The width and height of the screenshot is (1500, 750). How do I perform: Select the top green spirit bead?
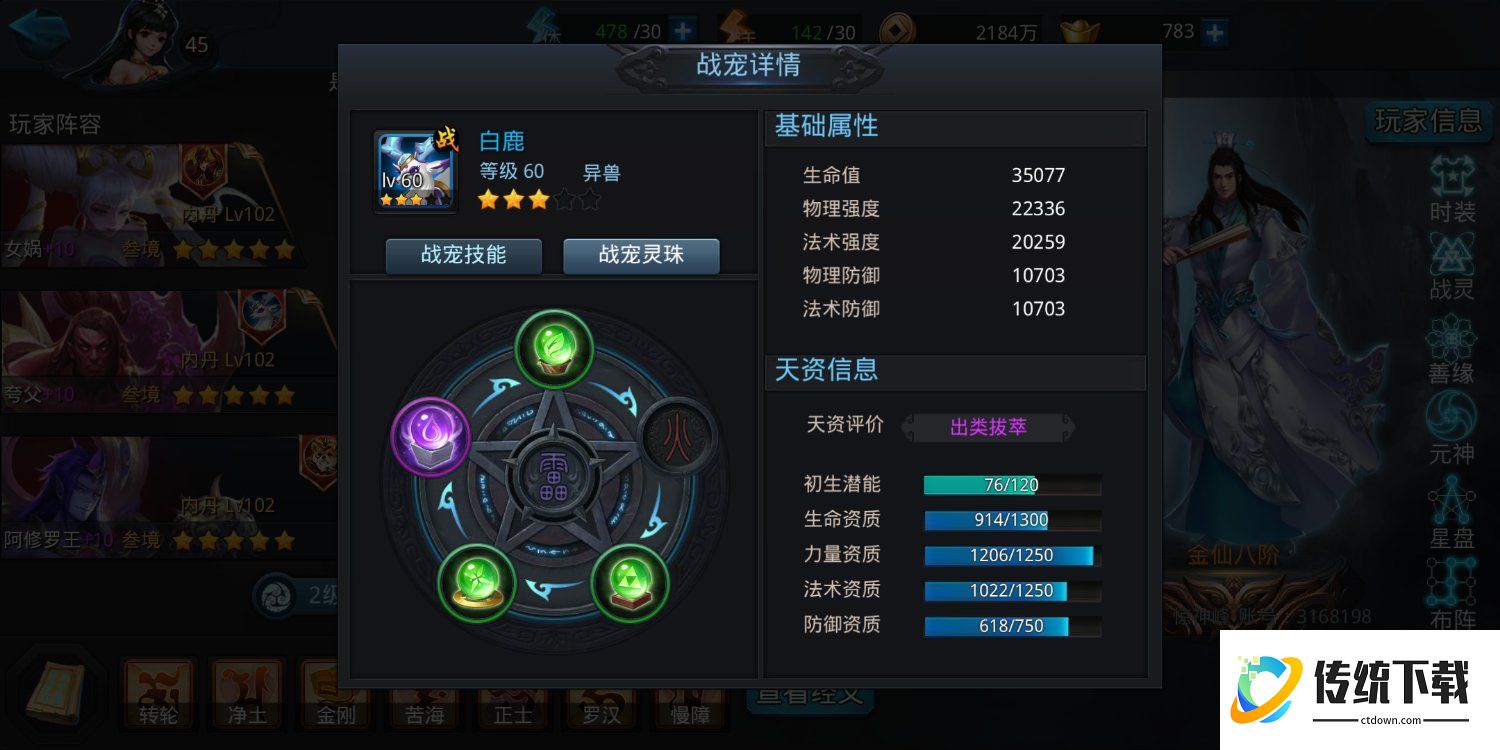(553, 349)
